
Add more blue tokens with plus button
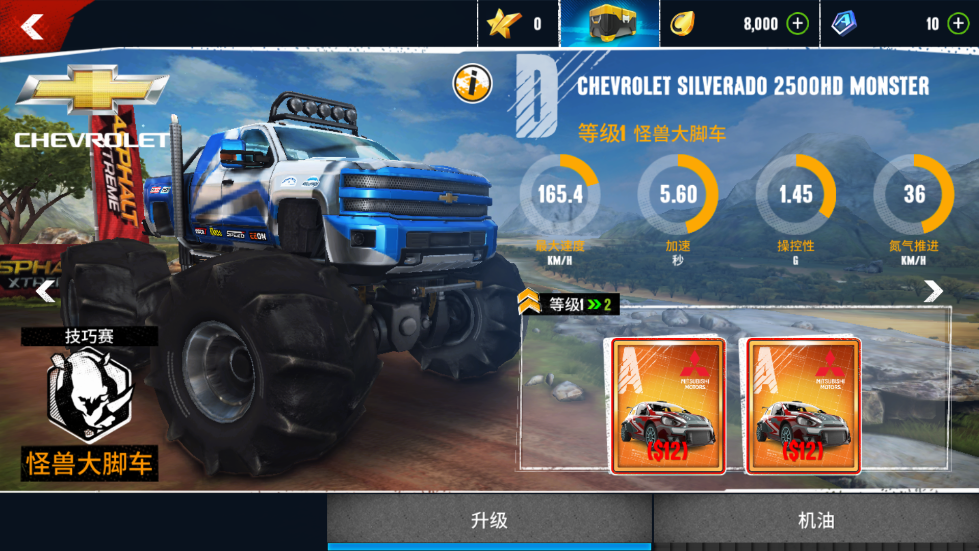point(958,24)
